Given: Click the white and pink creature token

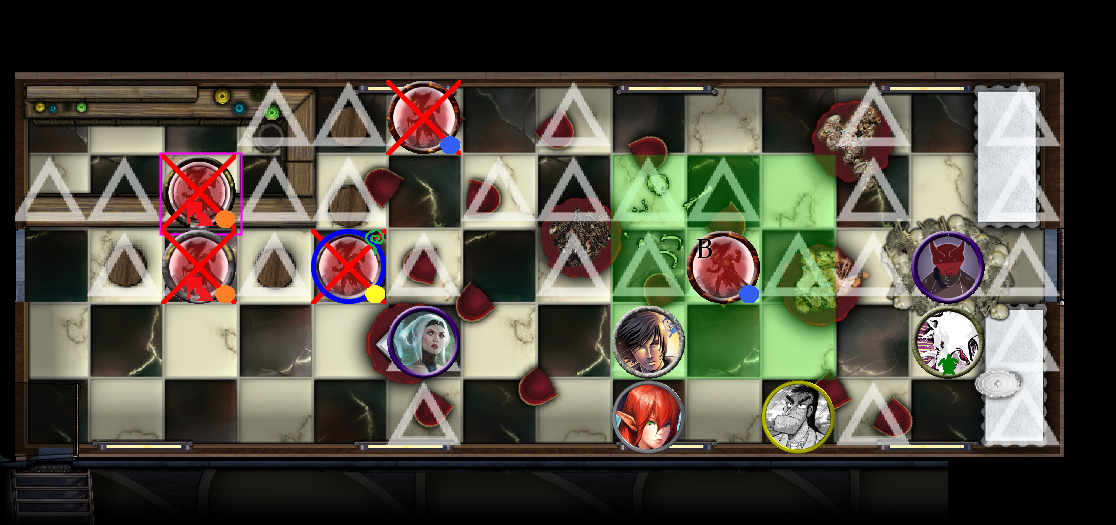Looking at the screenshot, I should pos(947,343).
